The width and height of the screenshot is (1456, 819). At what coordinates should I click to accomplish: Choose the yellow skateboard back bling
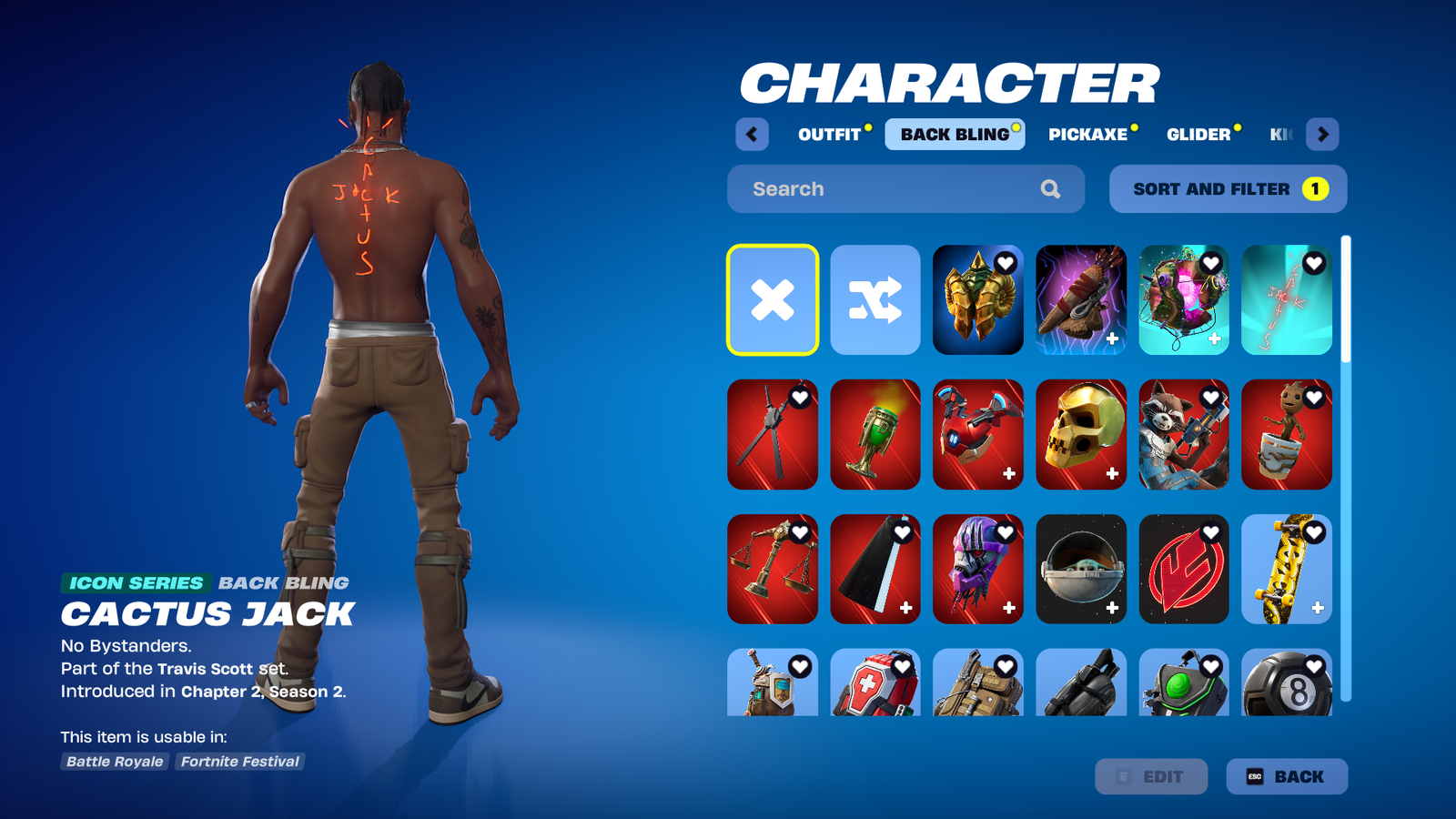(1286, 570)
